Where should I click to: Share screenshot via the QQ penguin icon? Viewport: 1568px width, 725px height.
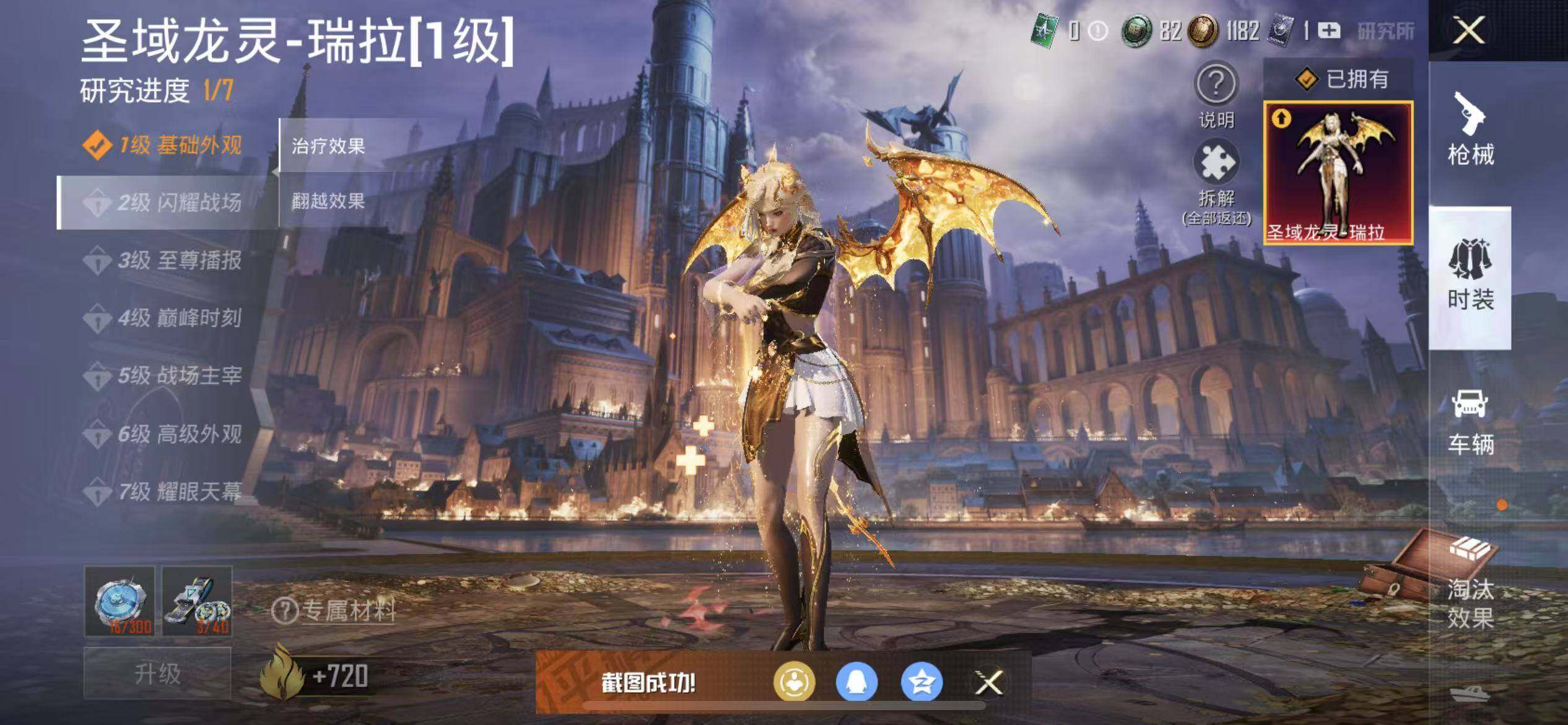857,682
